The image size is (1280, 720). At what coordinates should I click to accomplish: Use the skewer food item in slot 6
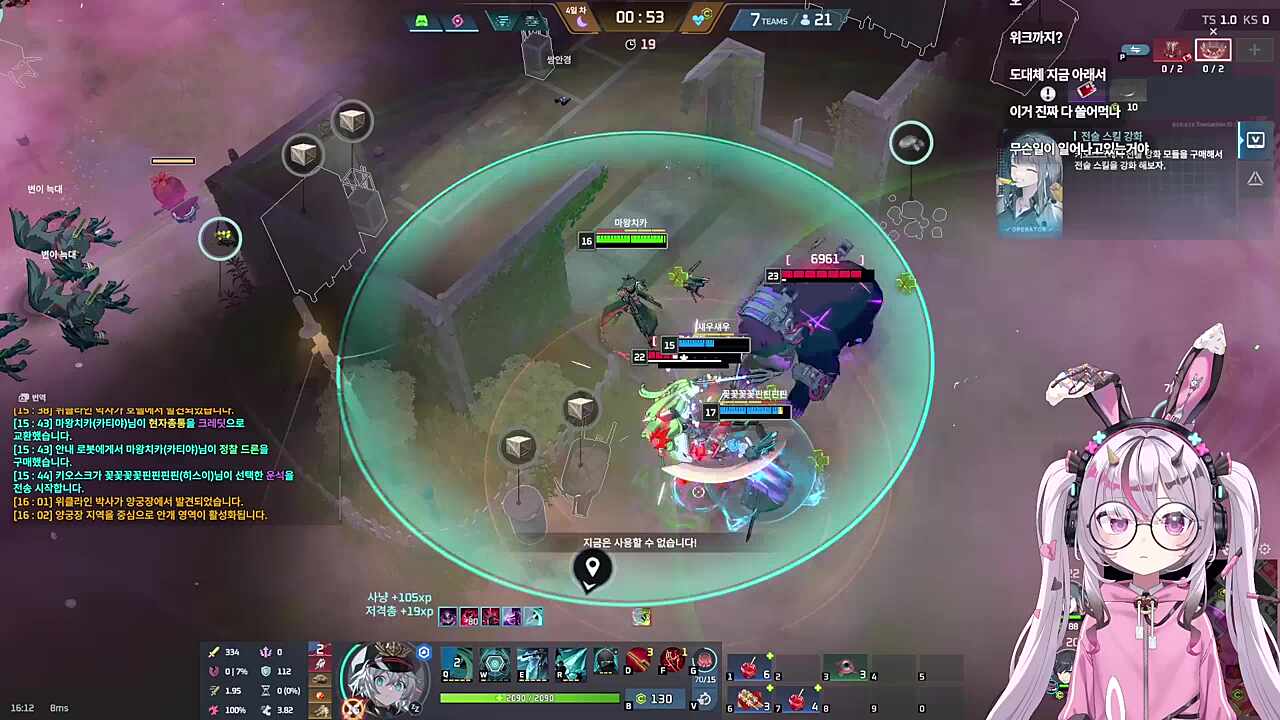(x=750, y=698)
